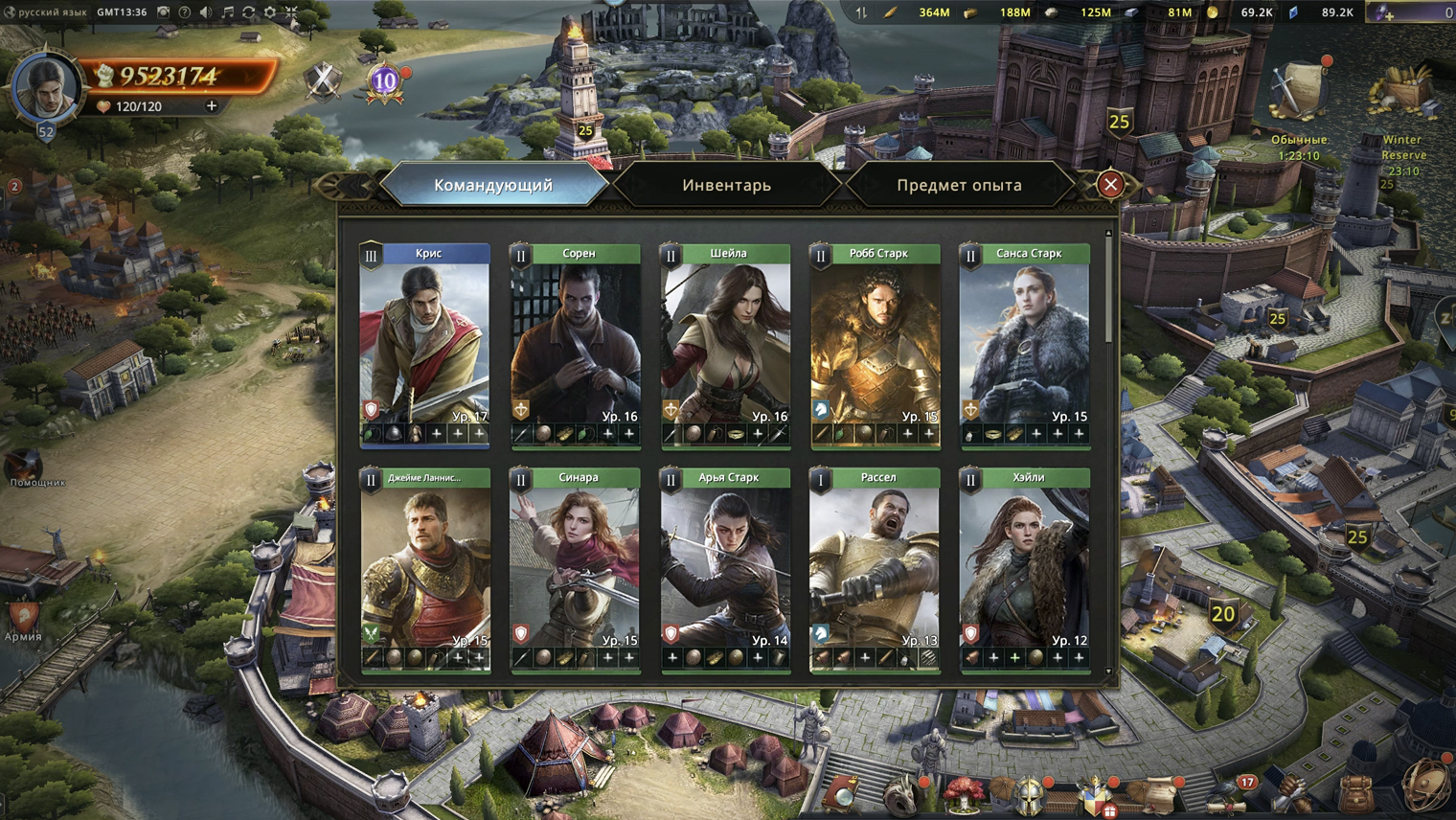The image size is (1456, 820).
Task: Select the Рассел commander card
Action: click(x=875, y=565)
